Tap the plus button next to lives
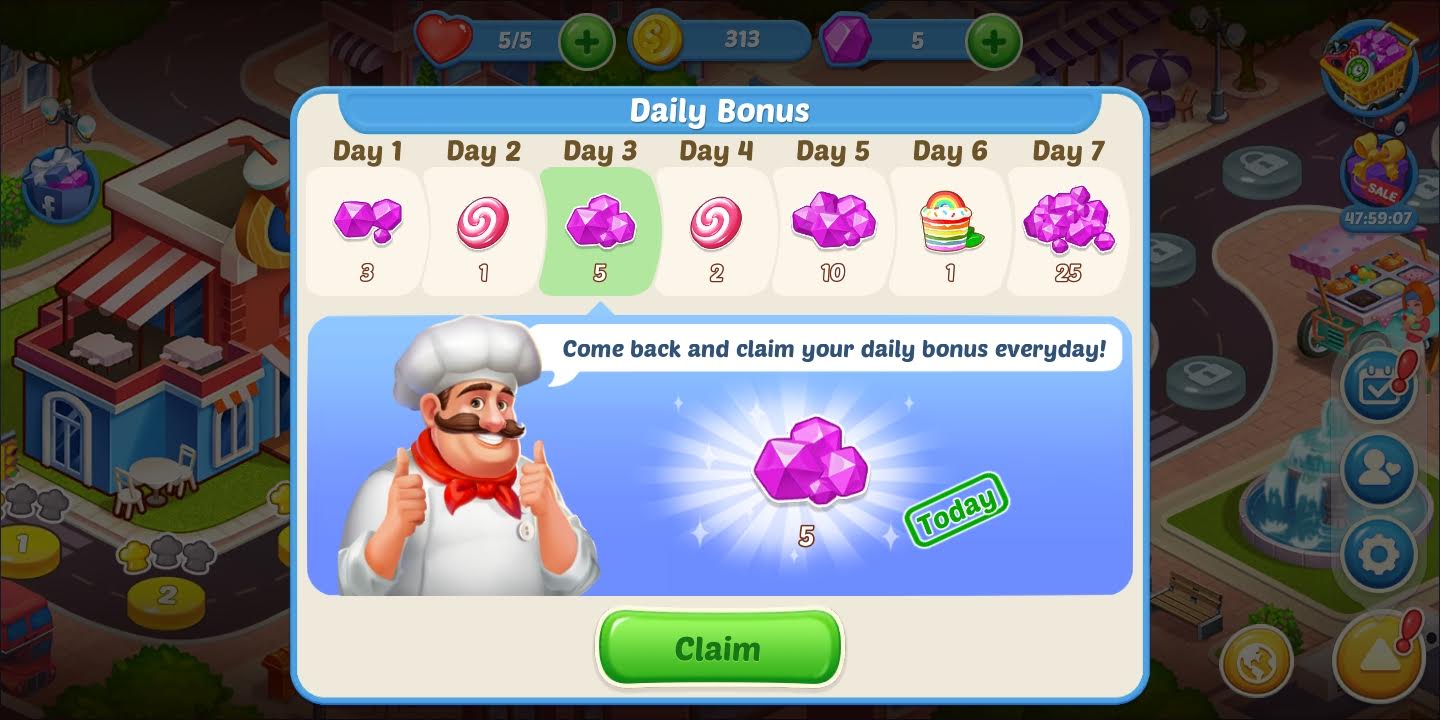The height and width of the screenshot is (720, 1440). click(x=586, y=42)
